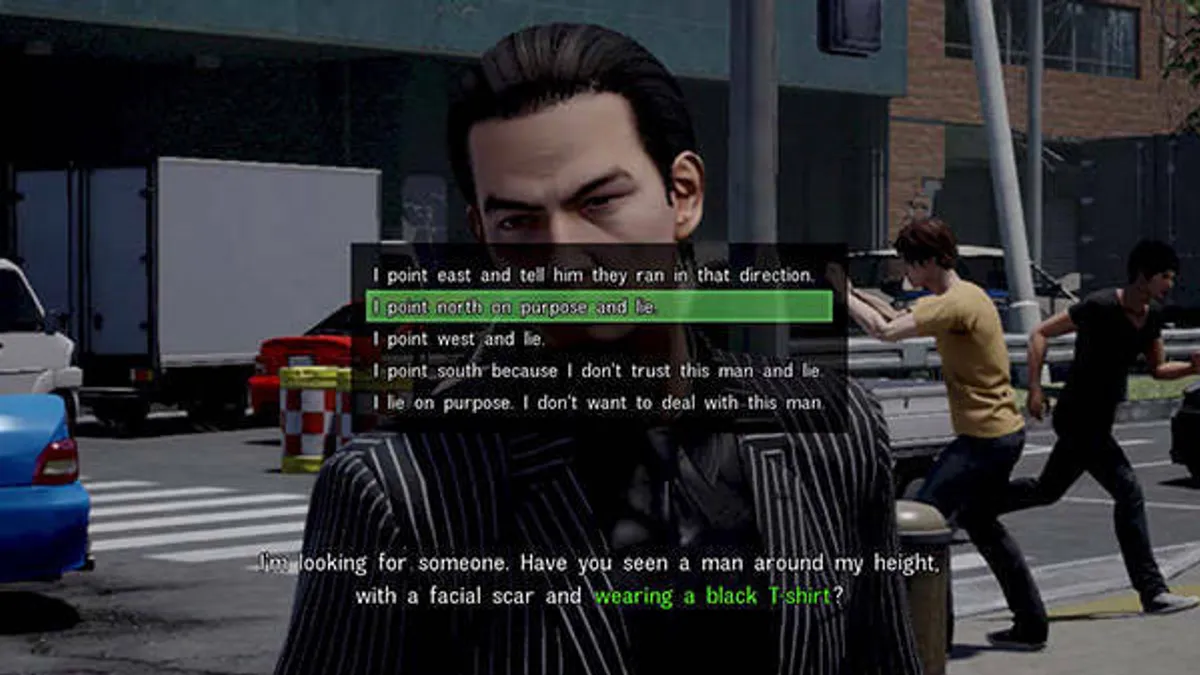Select 'I lie on purpose' response

click(598, 403)
